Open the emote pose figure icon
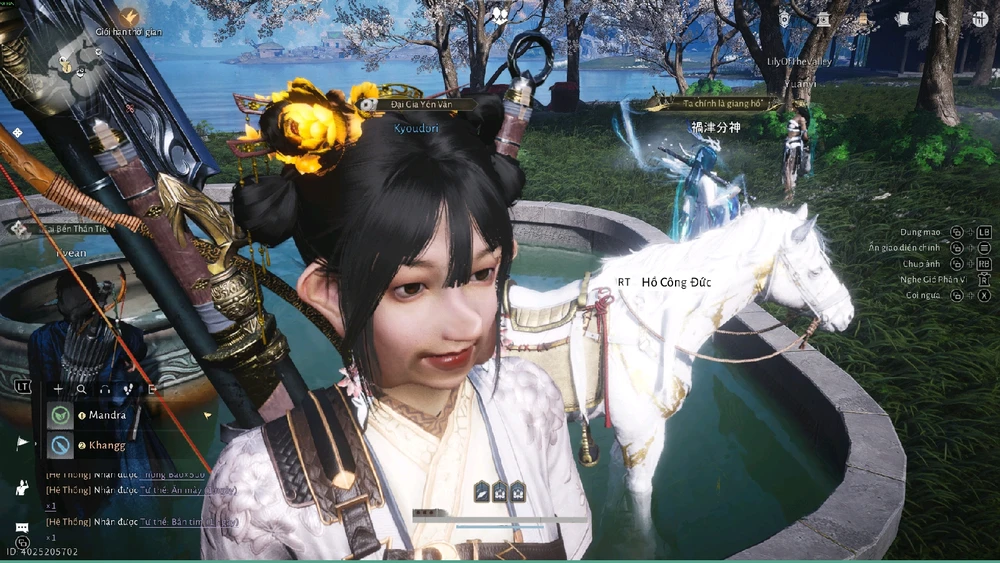This screenshot has width=1000, height=563. coord(21,488)
